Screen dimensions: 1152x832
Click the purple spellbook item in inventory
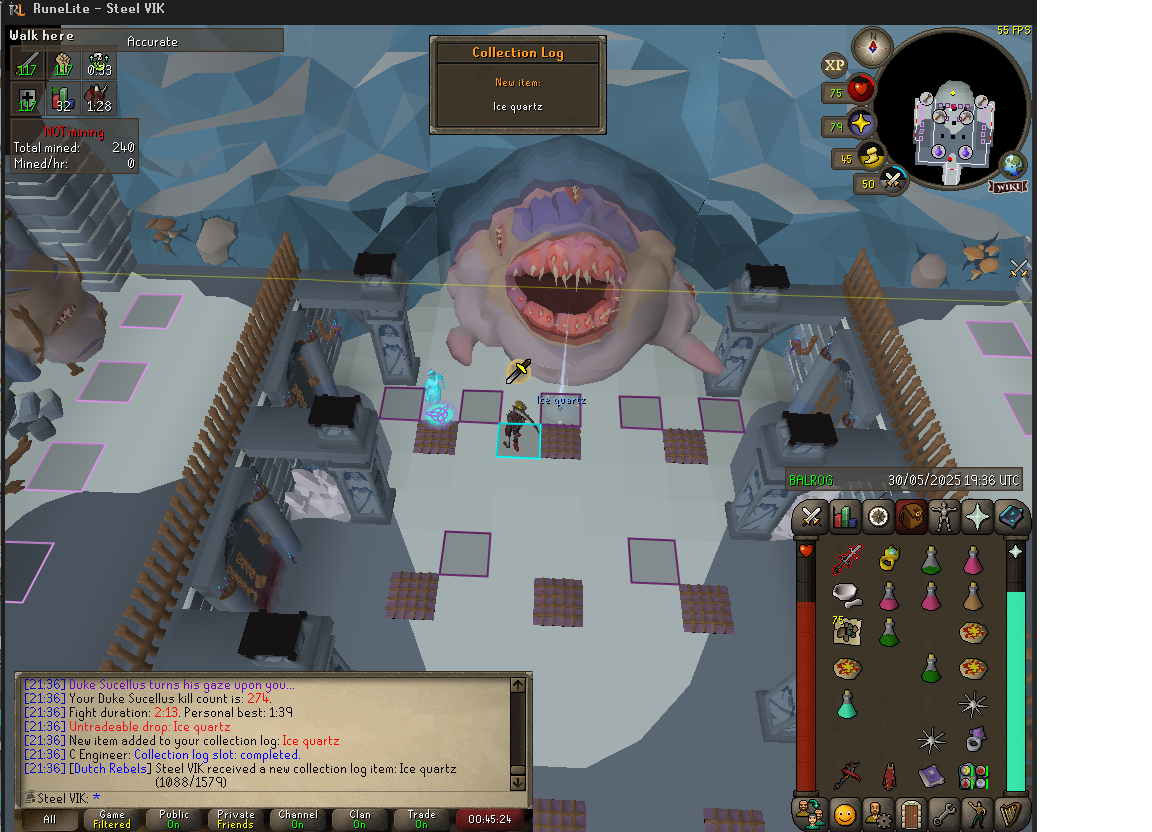(x=931, y=775)
